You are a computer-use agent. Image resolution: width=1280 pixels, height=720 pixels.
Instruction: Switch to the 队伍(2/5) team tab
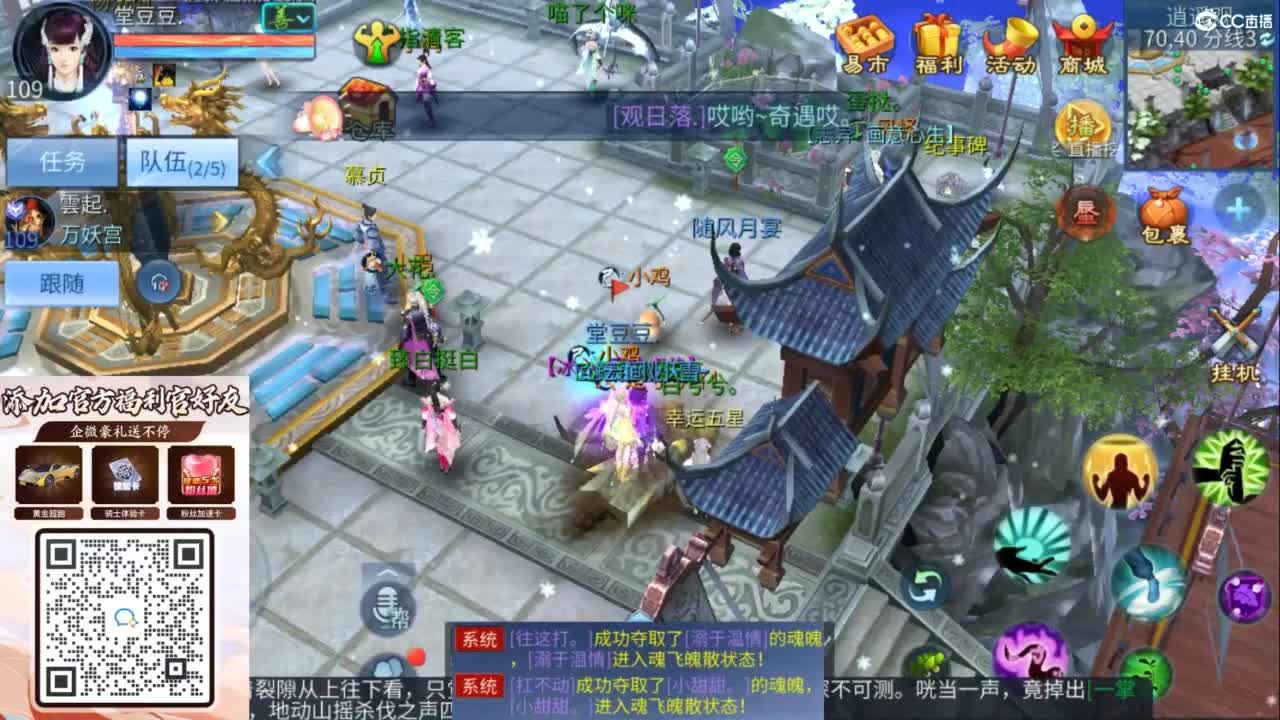(180, 163)
